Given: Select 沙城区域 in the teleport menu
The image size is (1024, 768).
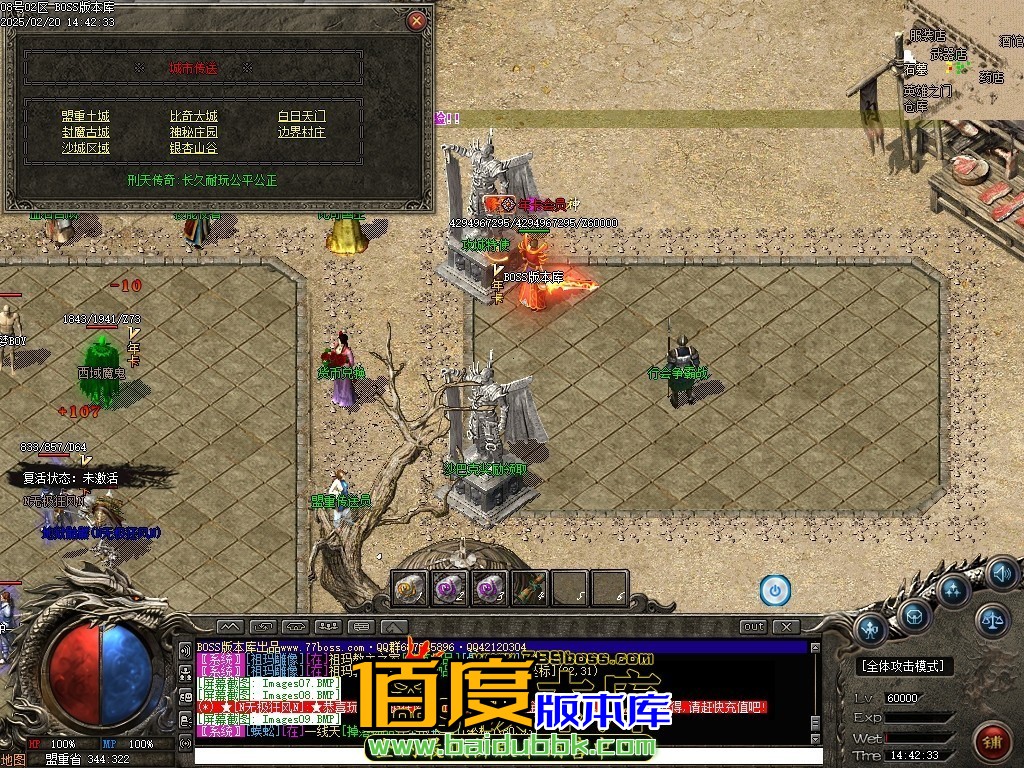Looking at the screenshot, I should [85, 148].
